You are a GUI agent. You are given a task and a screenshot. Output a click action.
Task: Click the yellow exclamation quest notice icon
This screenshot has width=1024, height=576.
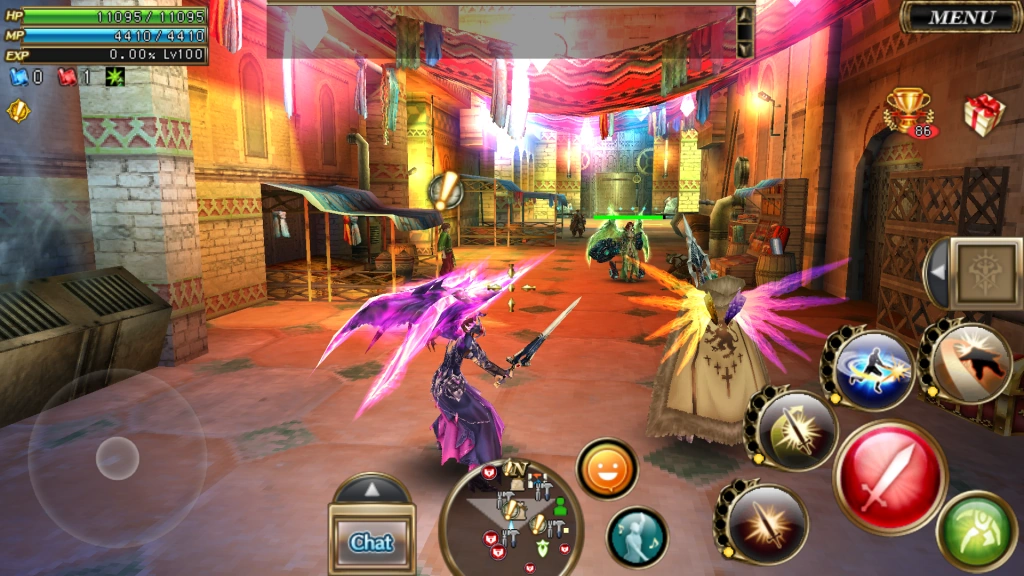click(x=18, y=110)
